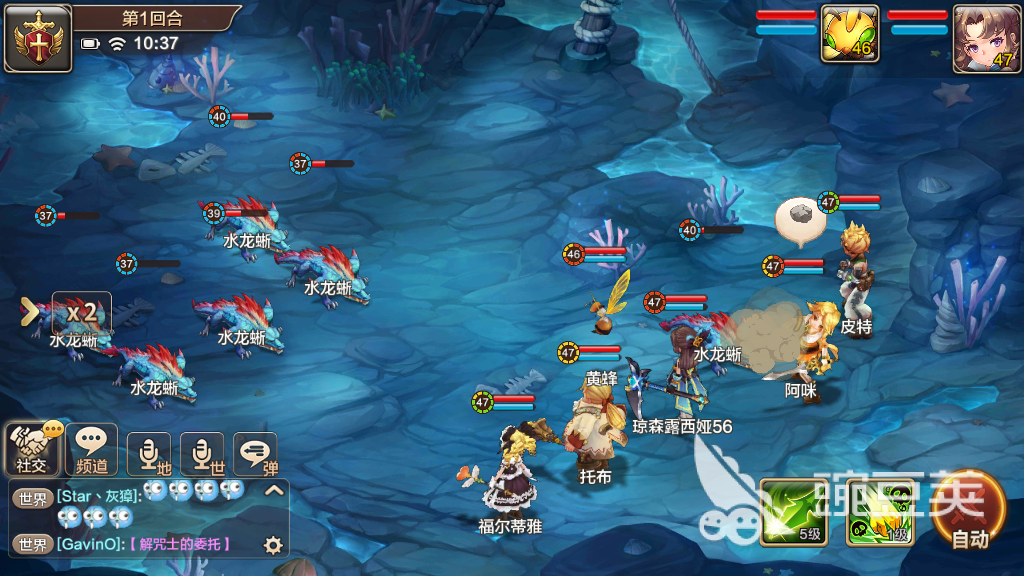Use the level 5 green arrow skill
The height and width of the screenshot is (576, 1024).
coord(793,512)
